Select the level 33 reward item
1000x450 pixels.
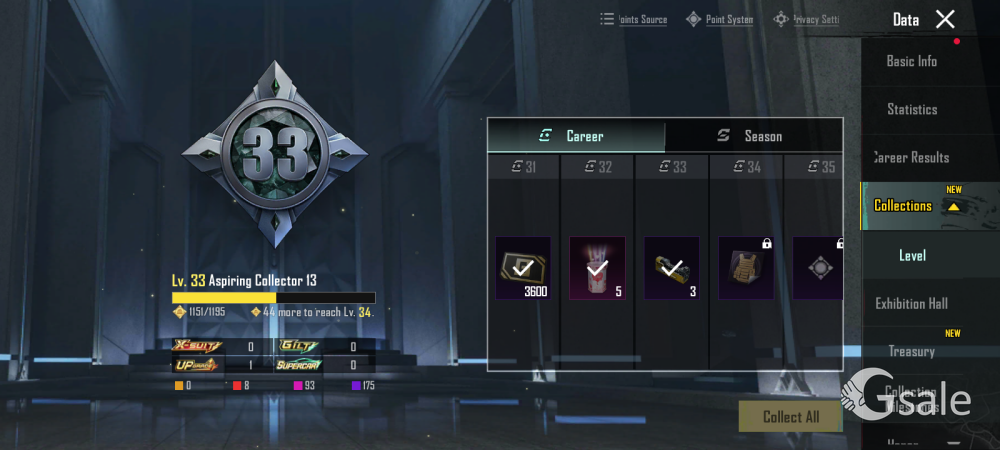[671, 268]
